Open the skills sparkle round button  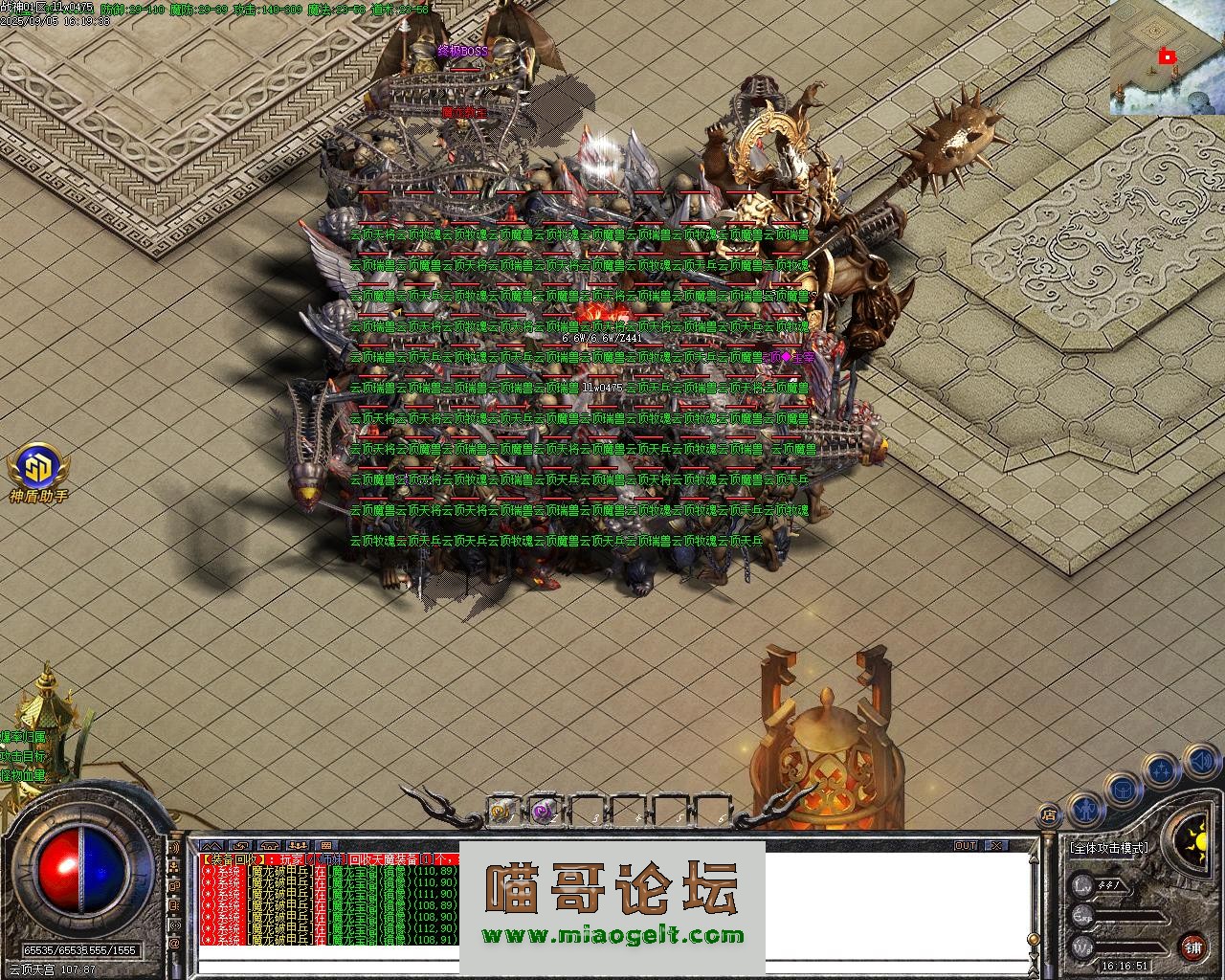pos(1161,768)
